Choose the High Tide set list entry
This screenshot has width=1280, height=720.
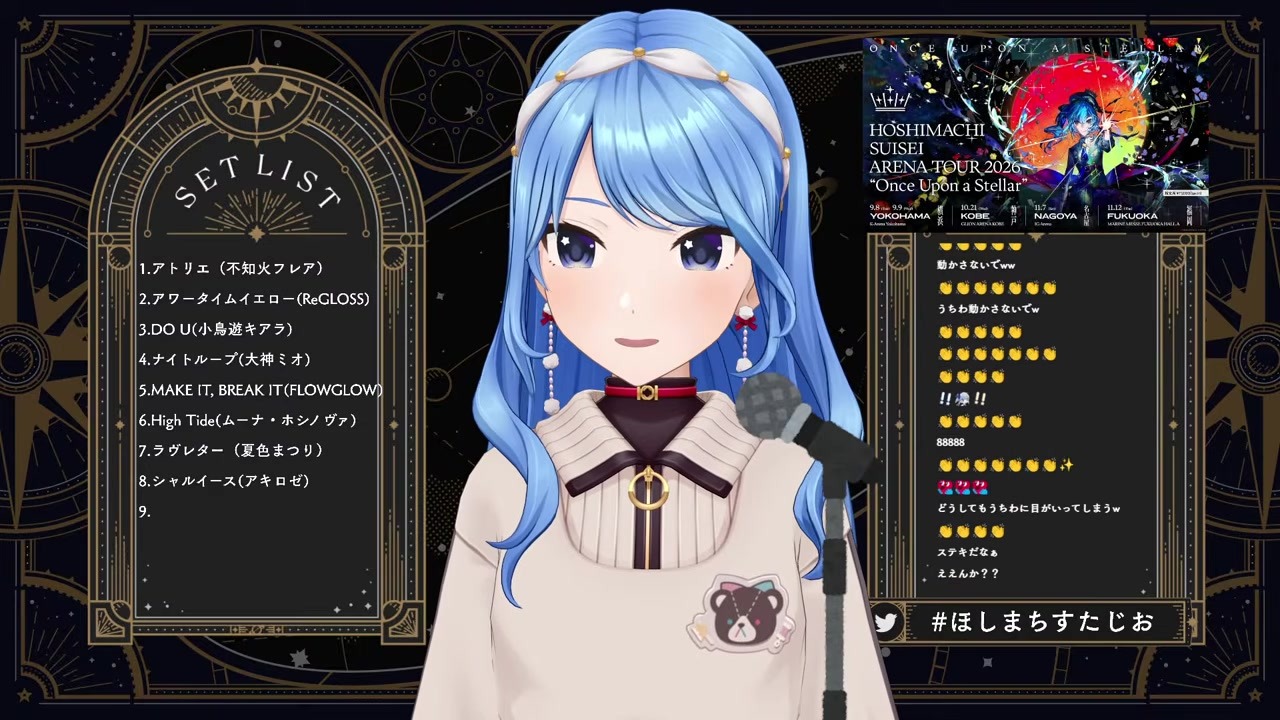[x=247, y=420]
